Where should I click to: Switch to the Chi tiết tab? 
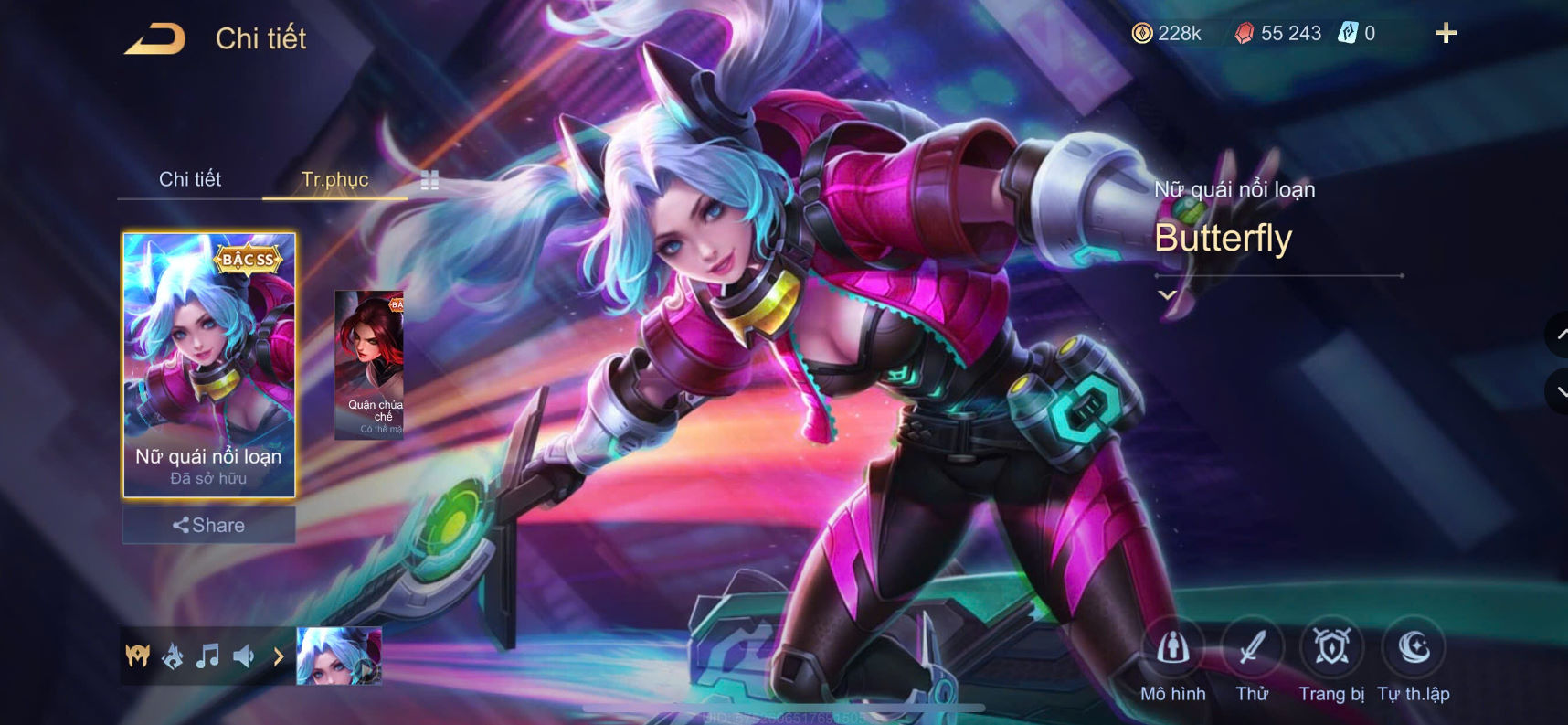pyautogui.click(x=192, y=179)
